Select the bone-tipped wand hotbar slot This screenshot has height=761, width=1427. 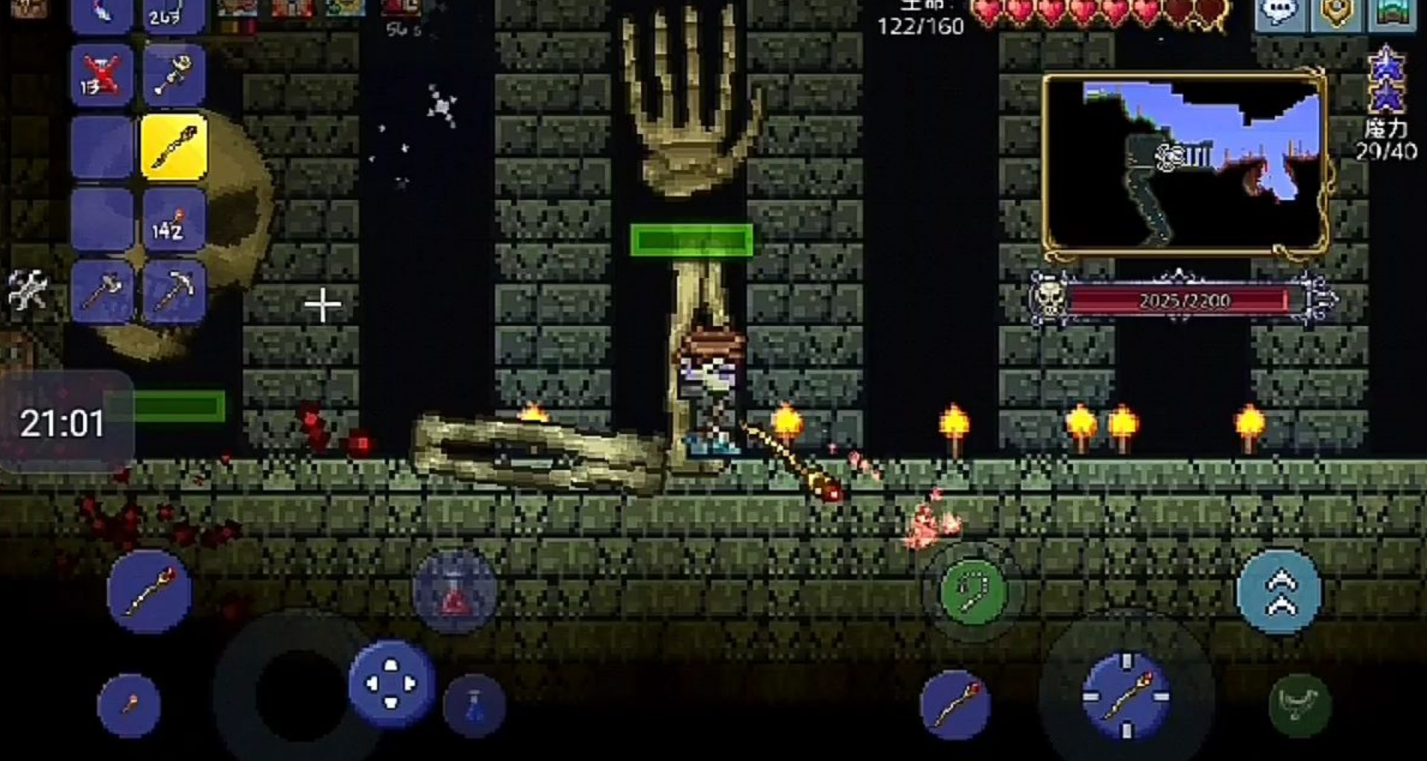(x=174, y=74)
